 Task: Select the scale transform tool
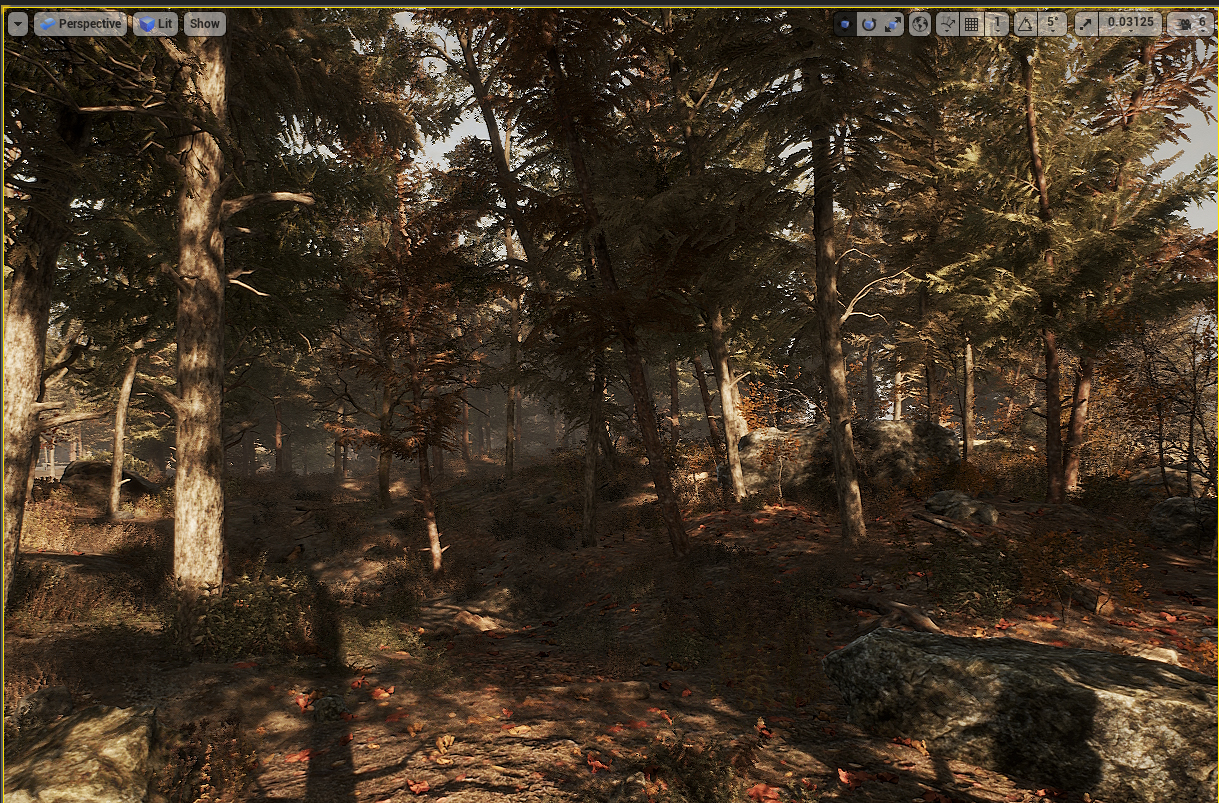click(x=892, y=24)
